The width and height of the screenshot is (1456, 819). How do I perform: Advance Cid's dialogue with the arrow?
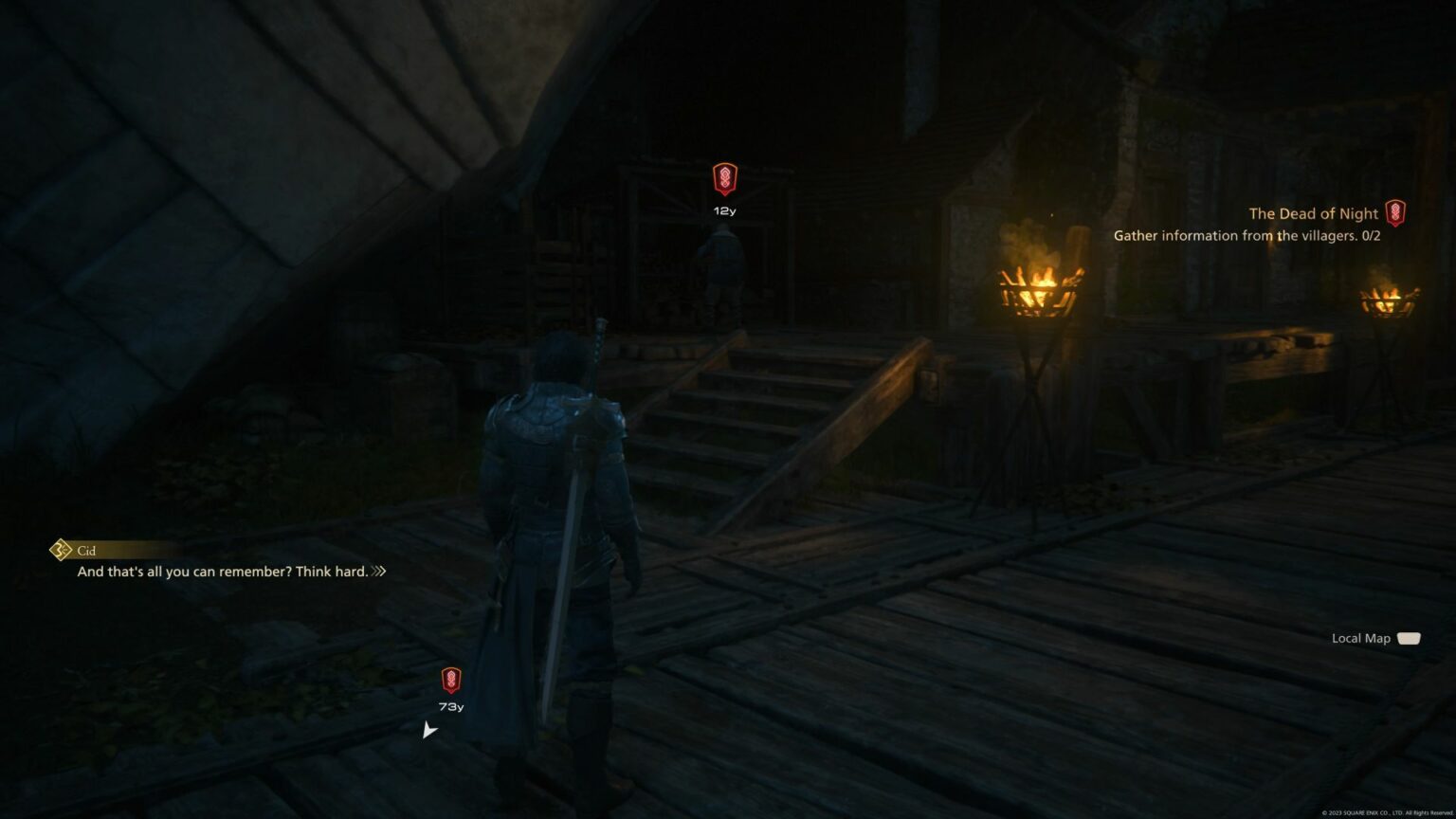[x=379, y=572]
